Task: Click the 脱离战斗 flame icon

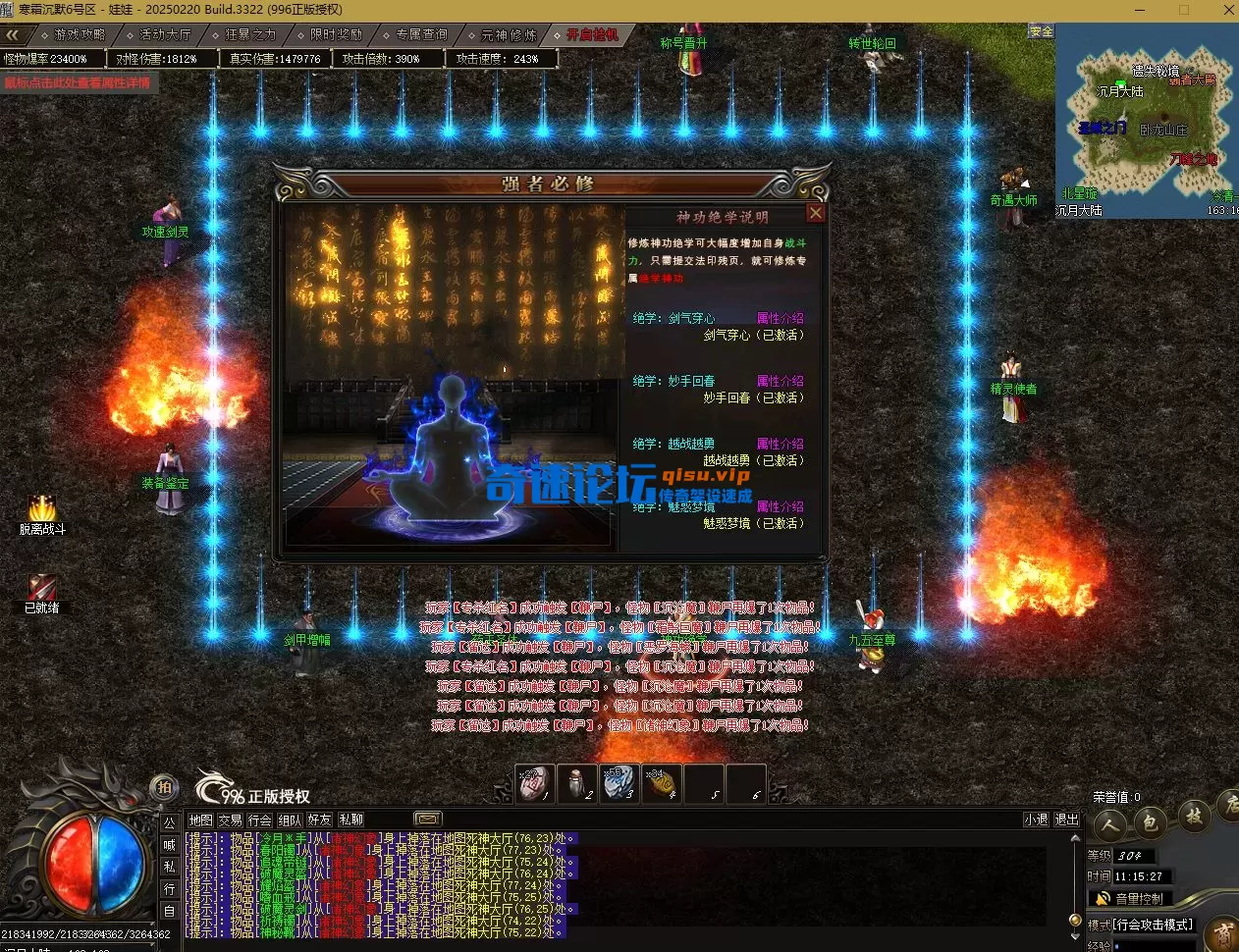Action: (41, 508)
